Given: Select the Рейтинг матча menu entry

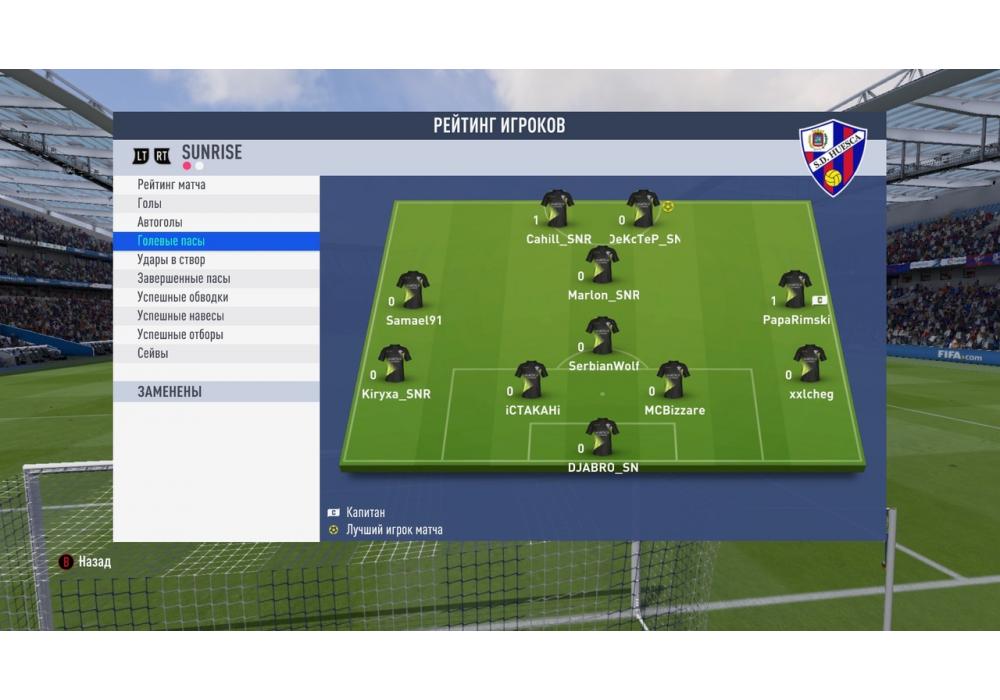Looking at the screenshot, I should [x=172, y=185].
